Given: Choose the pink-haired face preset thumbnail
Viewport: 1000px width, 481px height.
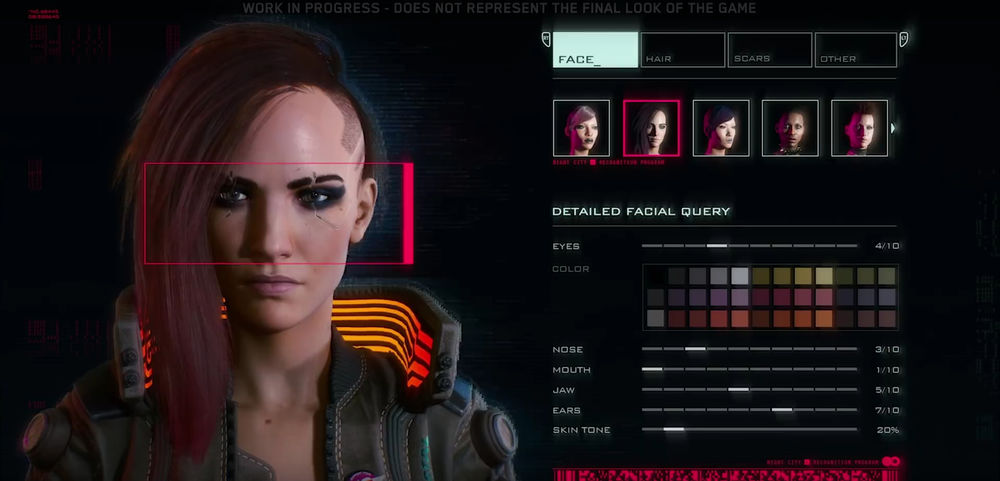Looking at the screenshot, I should [581, 128].
